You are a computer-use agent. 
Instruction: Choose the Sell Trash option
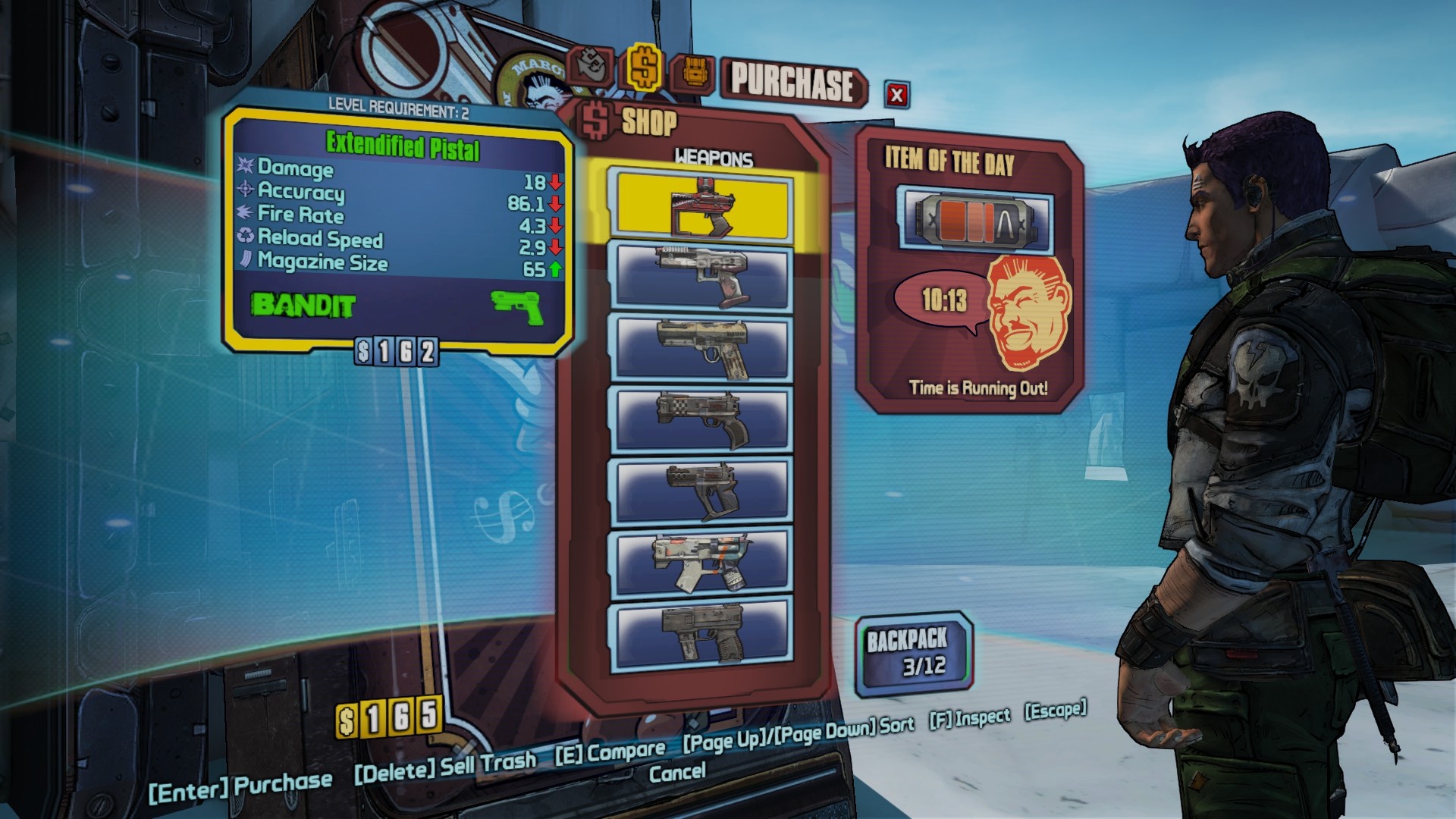445,767
